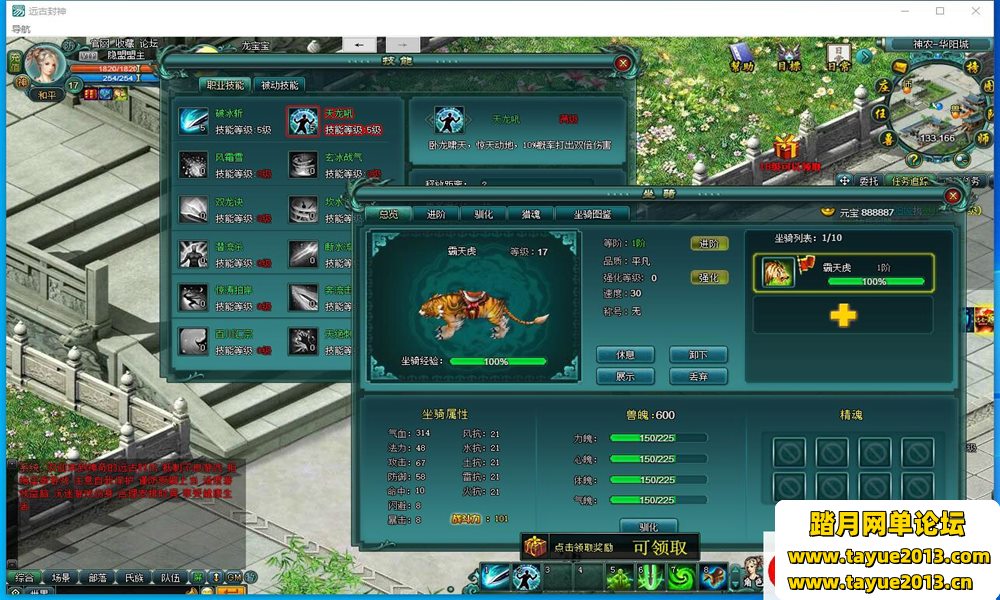
Task: Close the 技能 skills window
Action: pos(623,63)
